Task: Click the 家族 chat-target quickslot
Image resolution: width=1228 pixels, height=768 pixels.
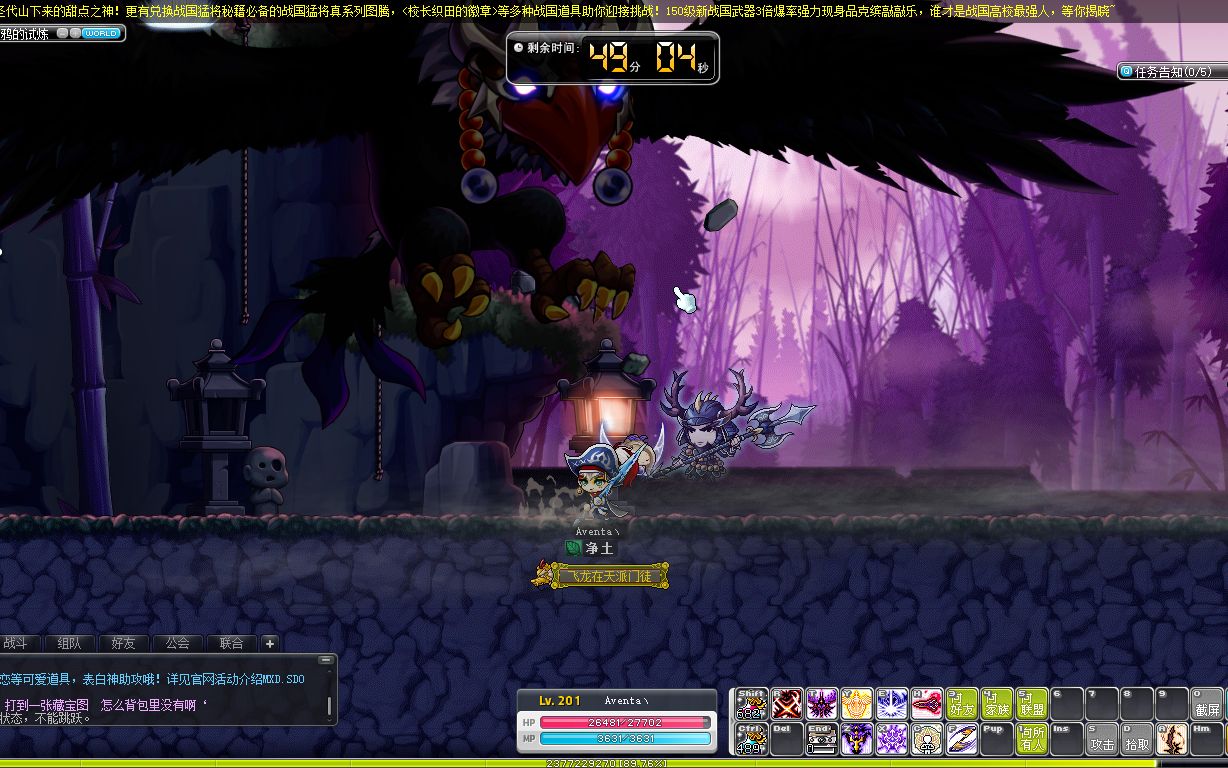Action: 997,704
